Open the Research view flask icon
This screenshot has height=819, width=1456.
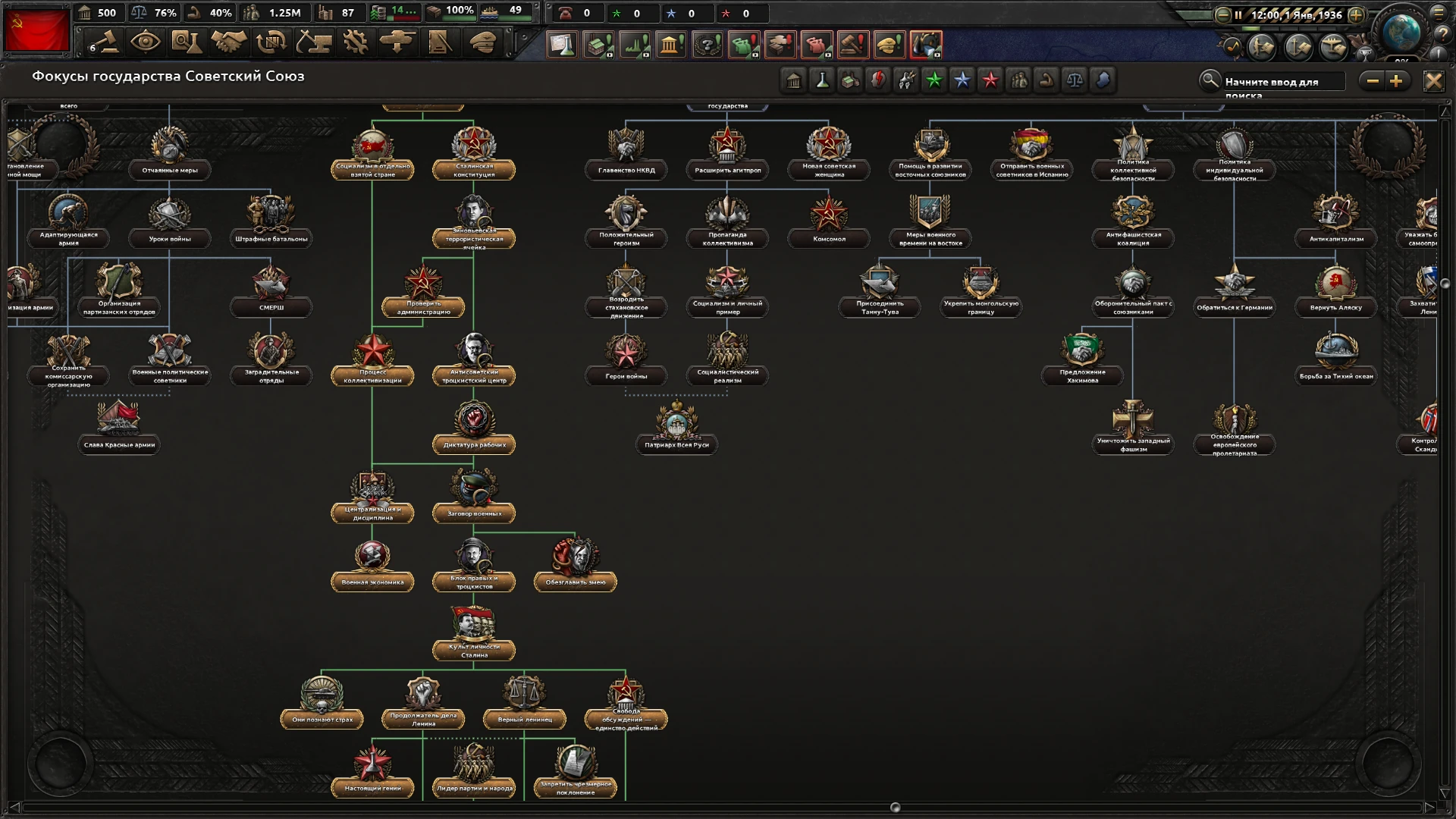[x=187, y=43]
